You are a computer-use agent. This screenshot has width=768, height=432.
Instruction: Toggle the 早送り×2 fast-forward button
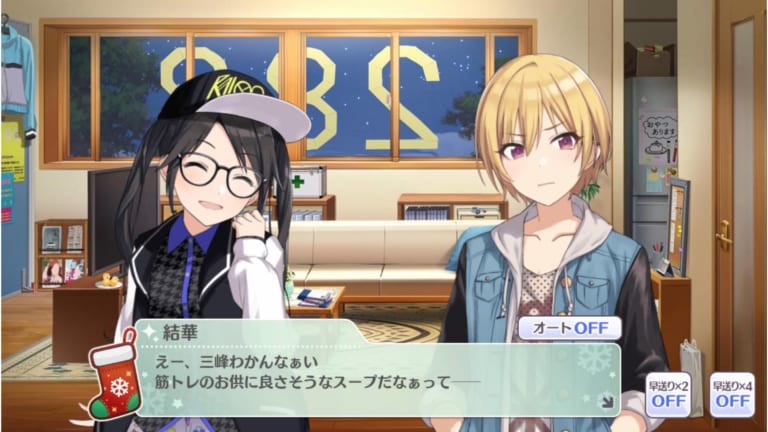click(667, 394)
